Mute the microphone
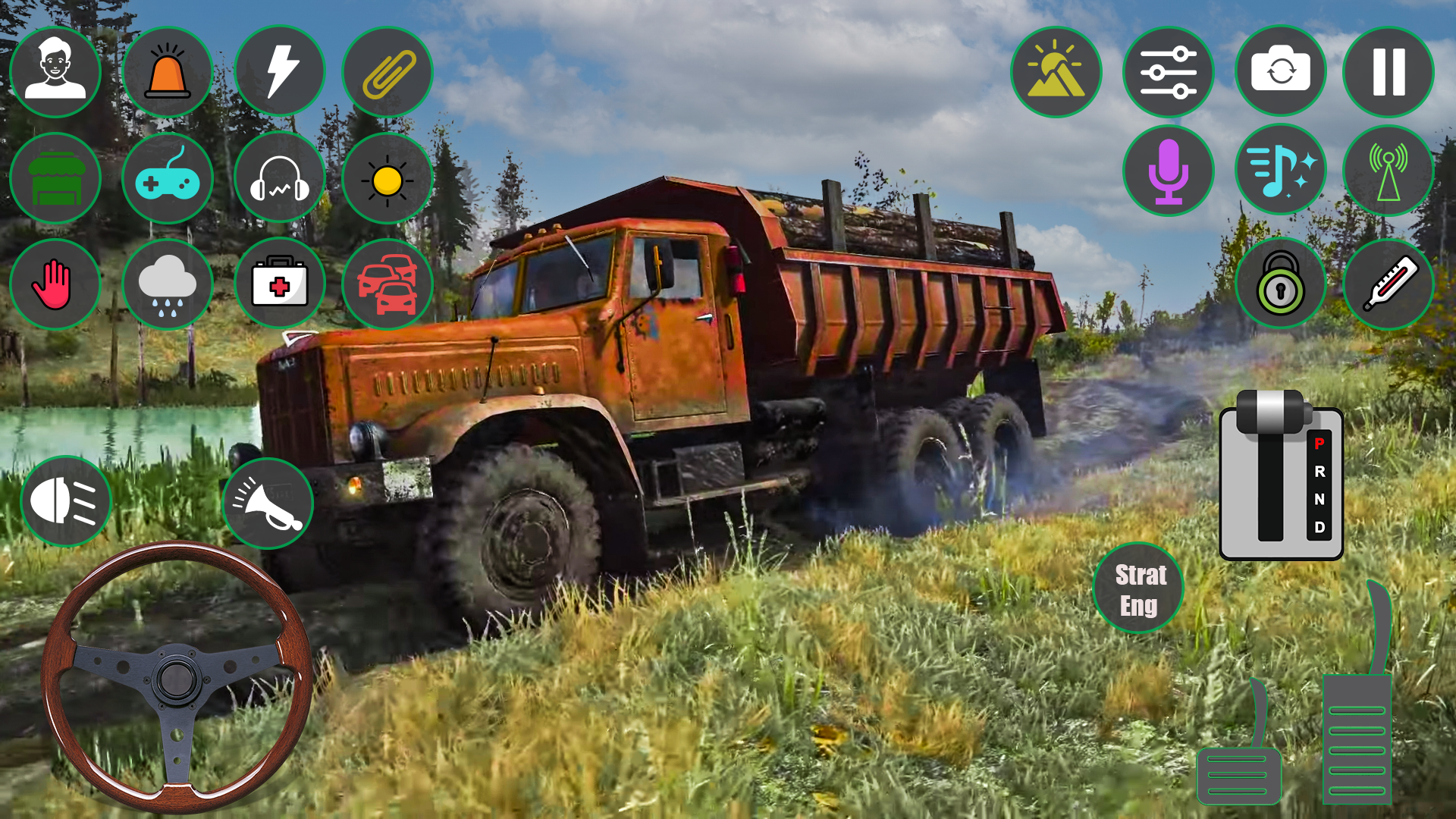The image size is (1456, 819). coord(1168,171)
